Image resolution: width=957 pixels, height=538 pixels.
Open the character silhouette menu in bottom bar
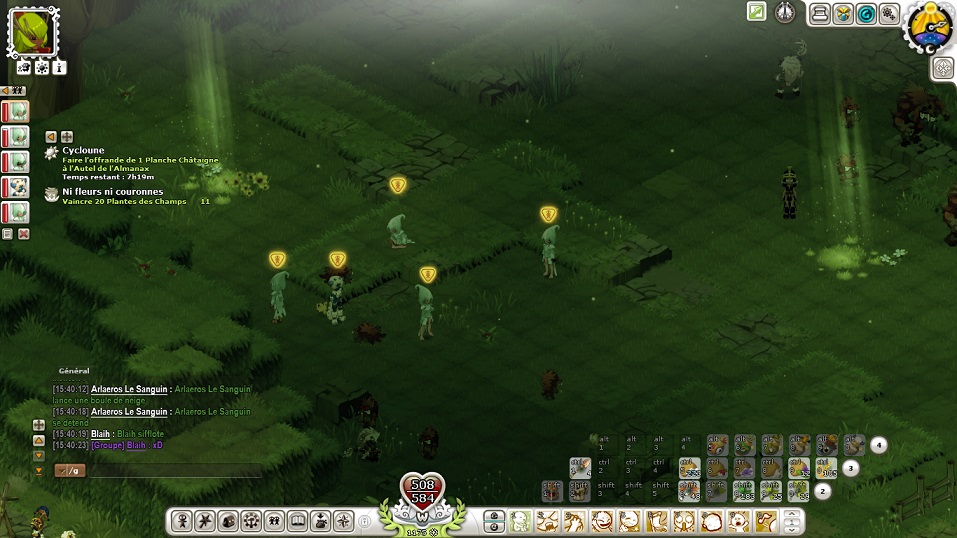click(182, 521)
